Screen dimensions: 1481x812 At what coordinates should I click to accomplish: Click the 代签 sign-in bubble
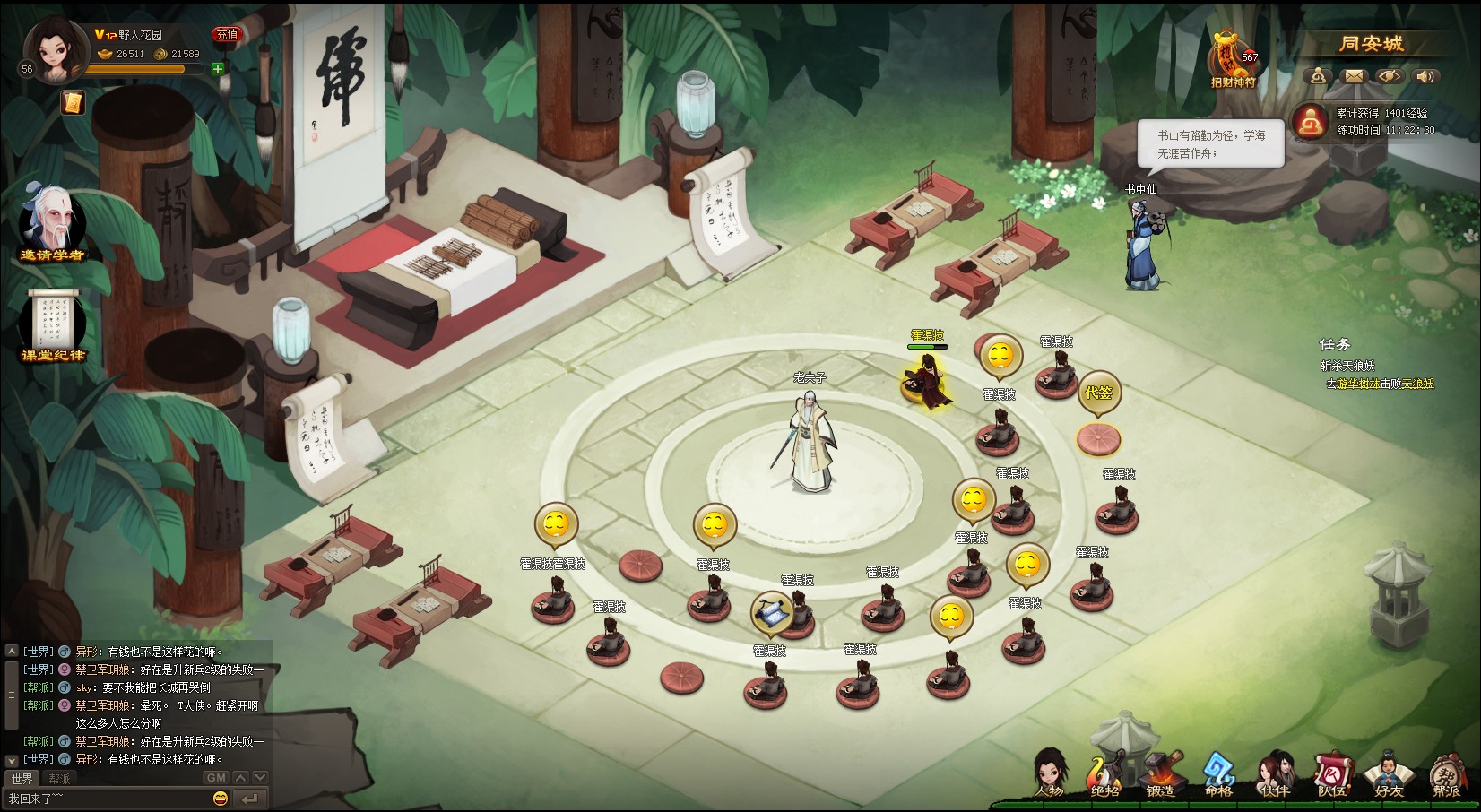click(1098, 393)
